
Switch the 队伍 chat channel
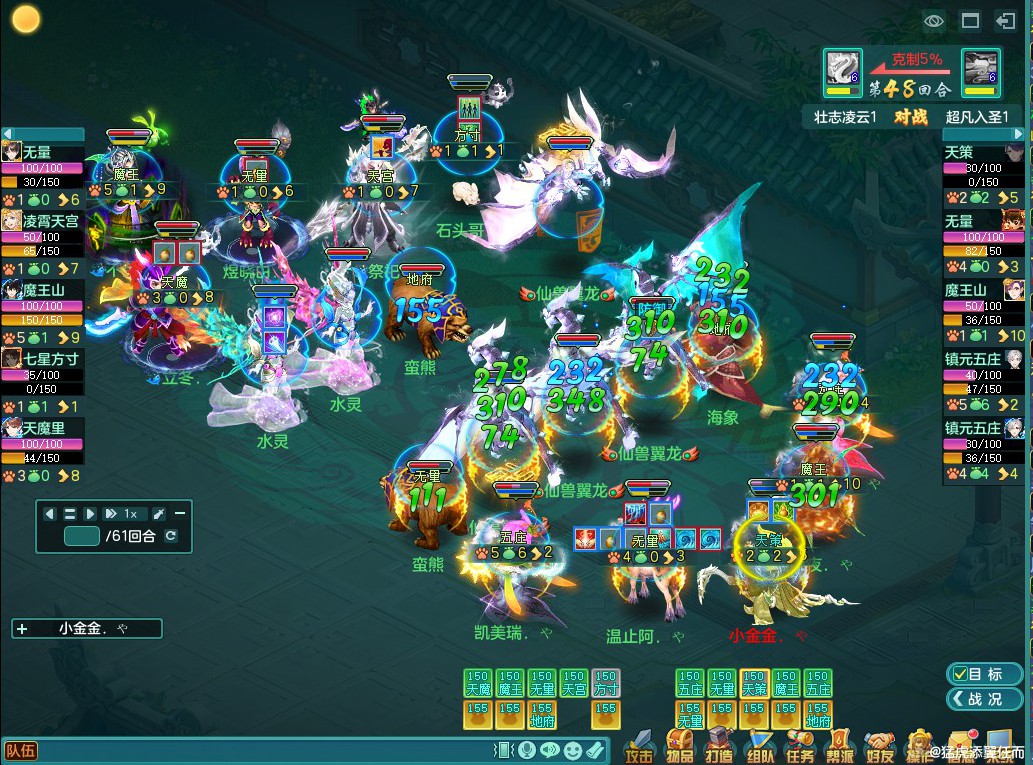point(20,750)
